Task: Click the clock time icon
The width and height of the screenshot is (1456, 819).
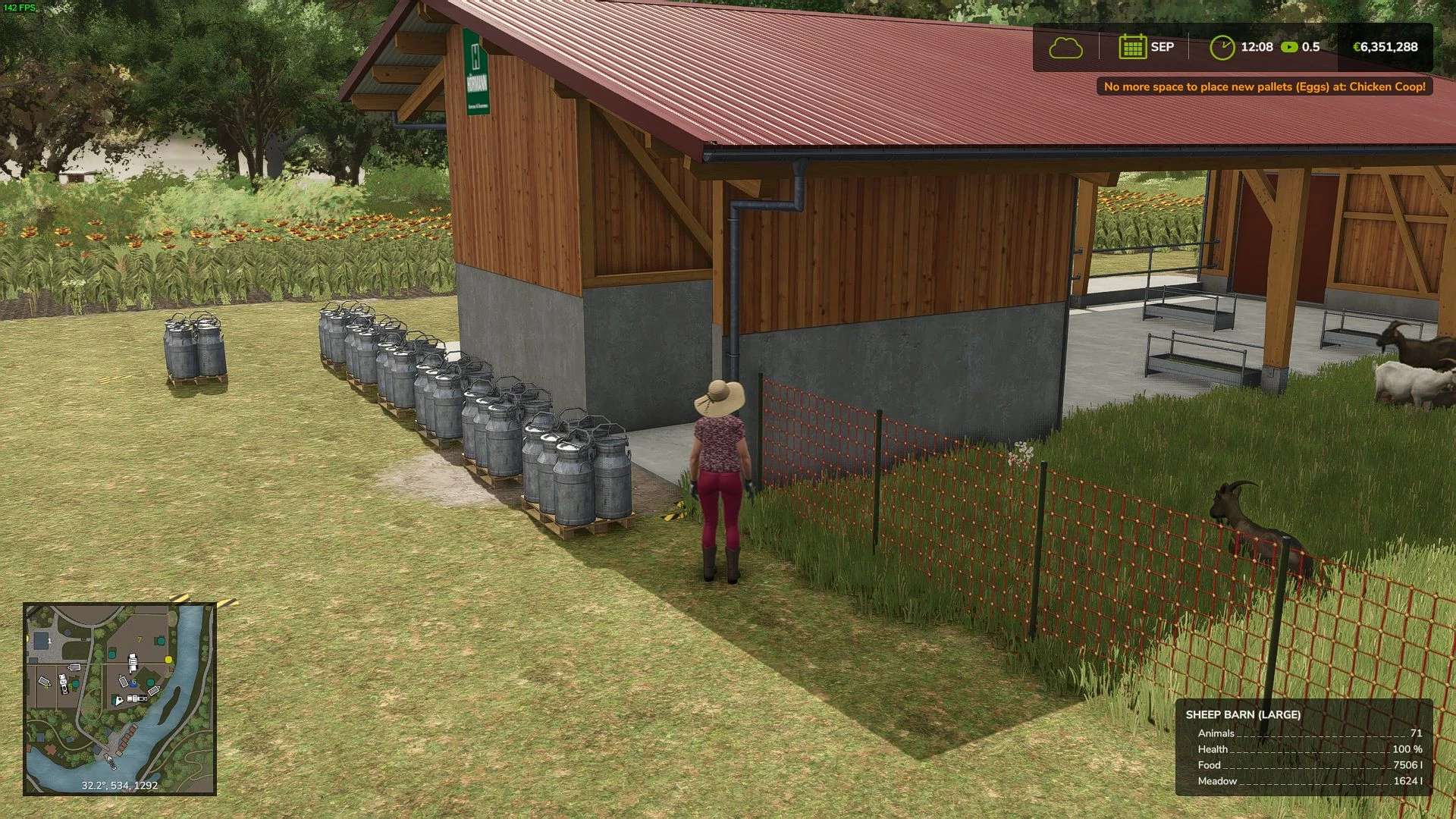Action: coord(1222,47)
